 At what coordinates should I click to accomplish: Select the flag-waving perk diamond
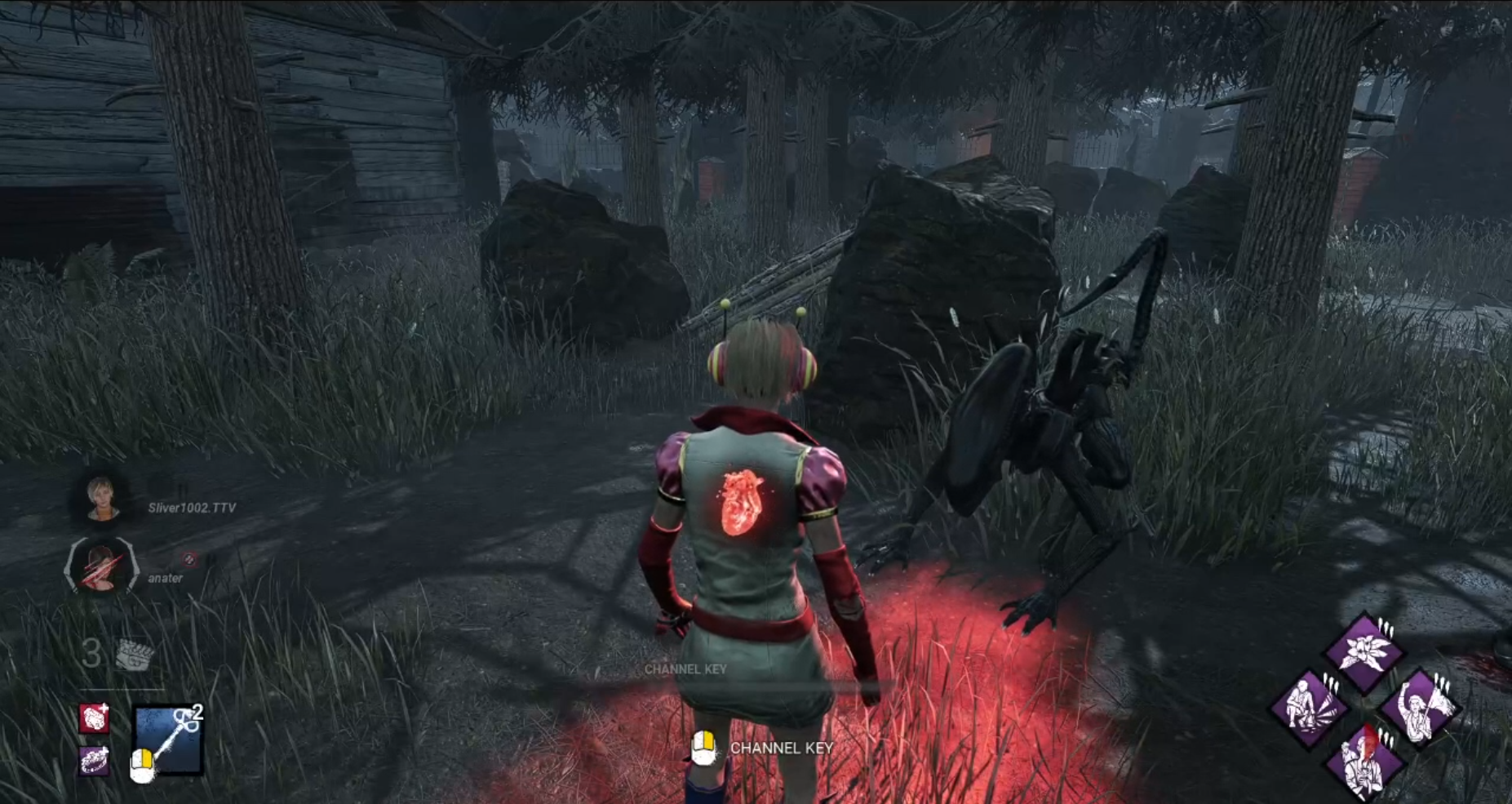(1421, 708)
